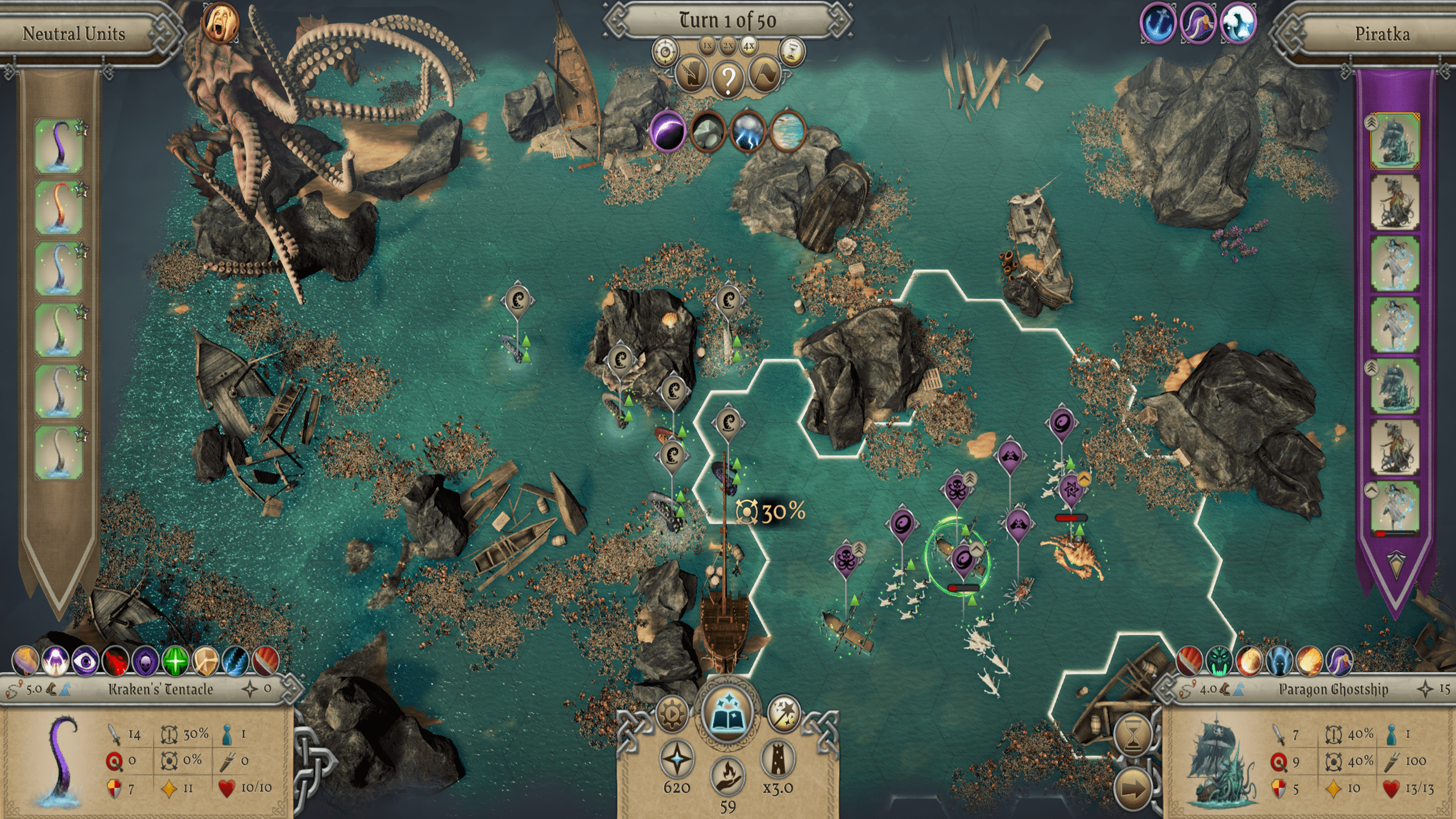Select the green tentacle in Neutral Units list
1456x819 pixels.
pyautogui.click(x=59, y=330)
